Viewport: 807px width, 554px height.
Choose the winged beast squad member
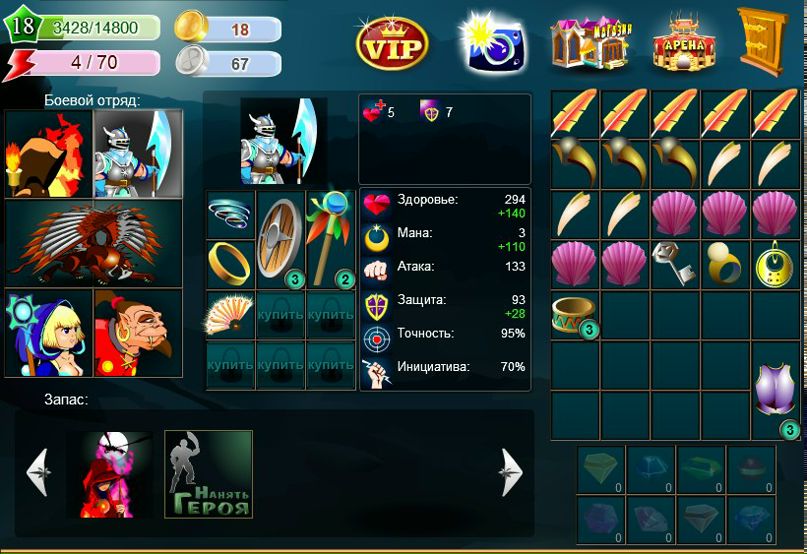click(93, 243)
